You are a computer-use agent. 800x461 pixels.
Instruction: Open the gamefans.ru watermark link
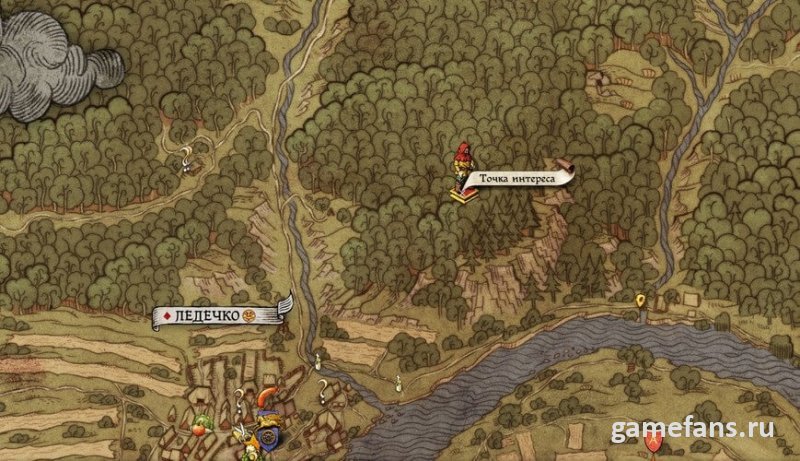click(692, 429)
